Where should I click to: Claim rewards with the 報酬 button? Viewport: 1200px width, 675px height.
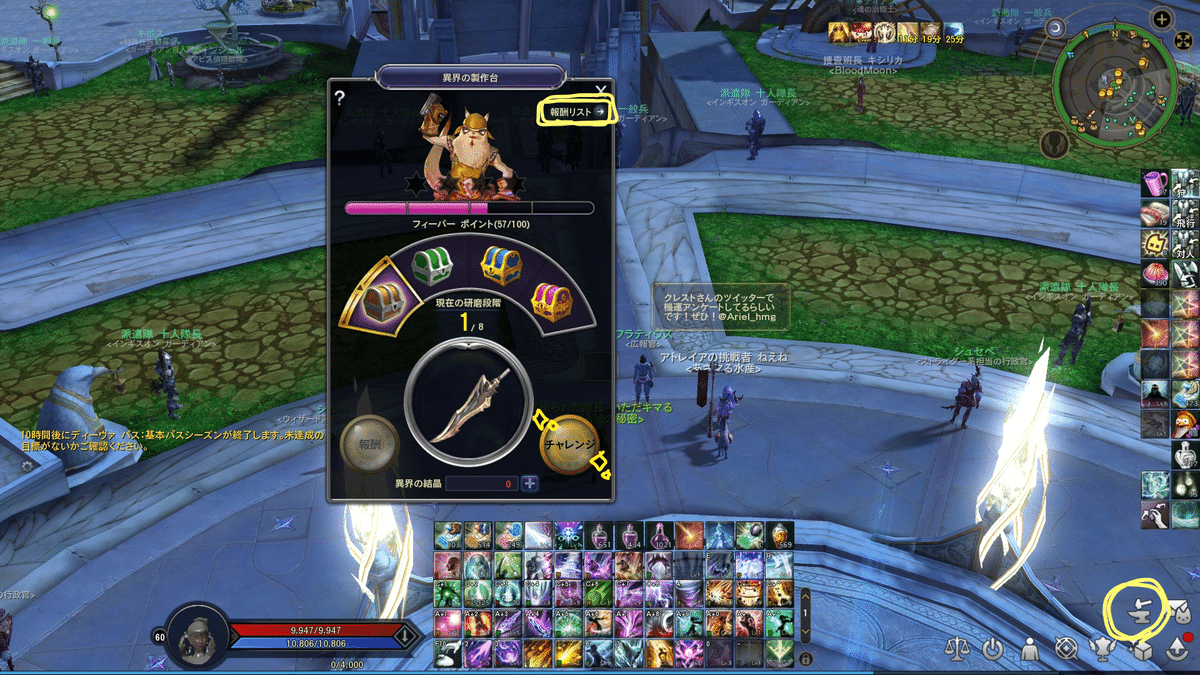368,442
